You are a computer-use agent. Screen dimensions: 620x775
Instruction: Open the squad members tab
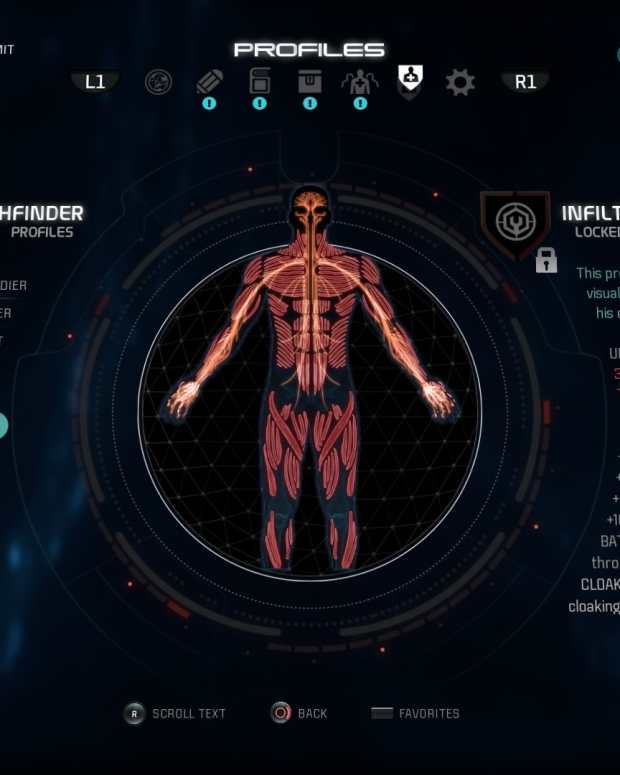click(360, 81)
